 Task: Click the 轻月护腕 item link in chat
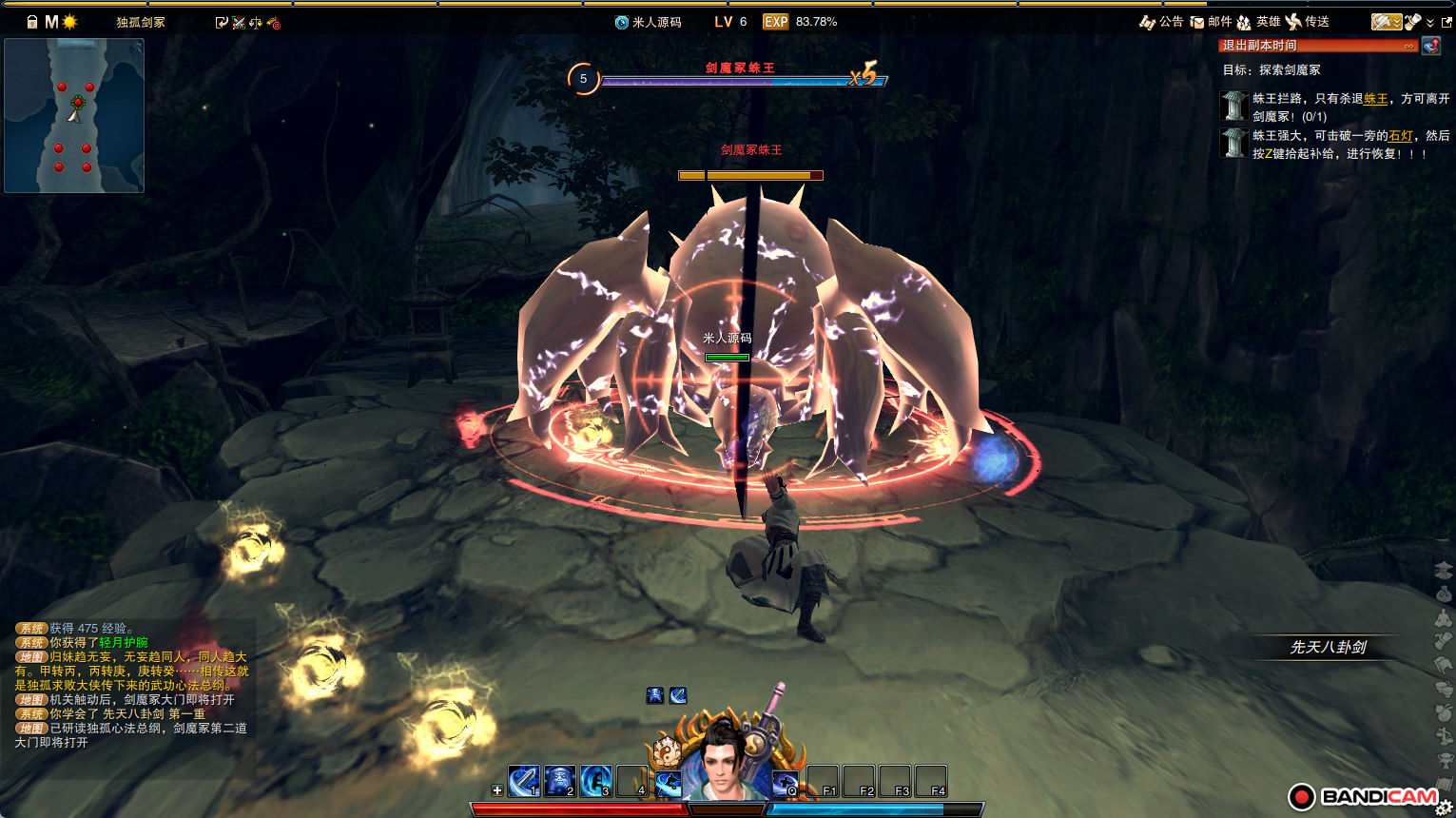pos(124,643)
